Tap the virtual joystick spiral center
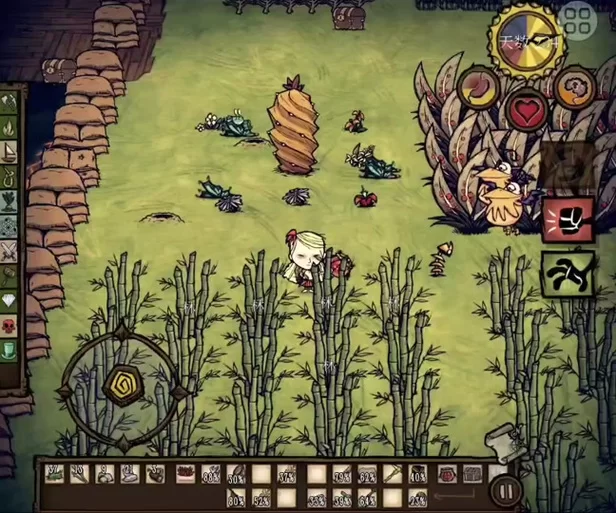 coord(121,385)
